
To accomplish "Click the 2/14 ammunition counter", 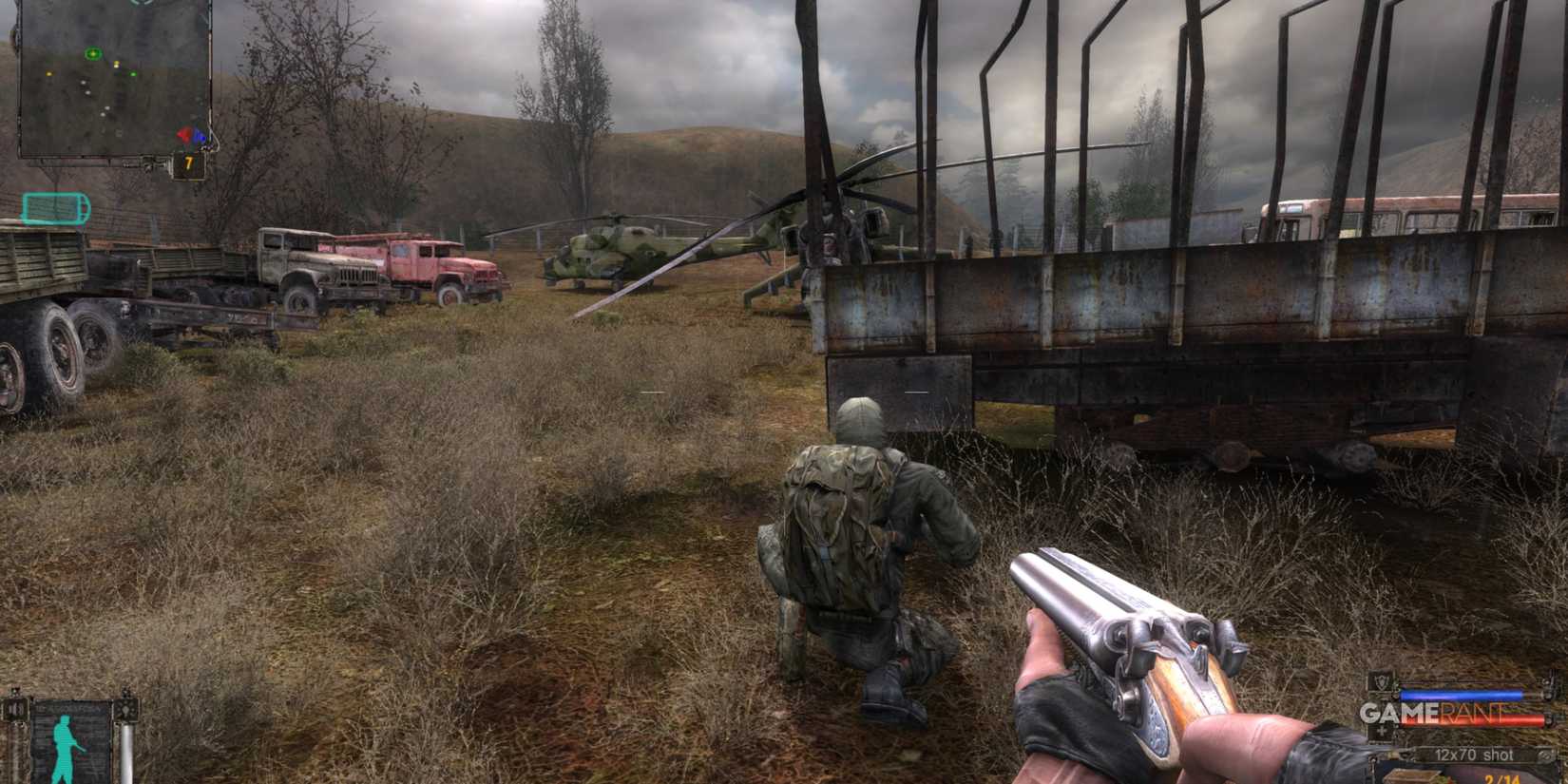I will pos(1501,778).
